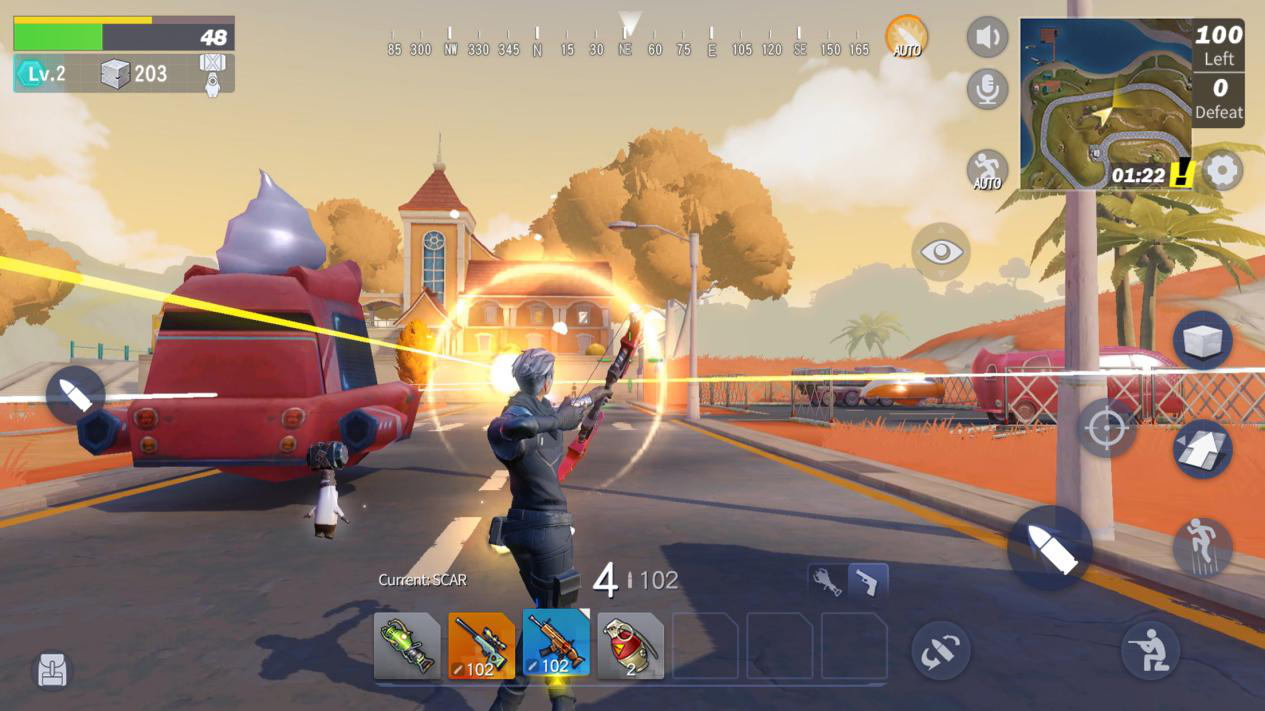Toggle the orange AUTO fire button

906,37
